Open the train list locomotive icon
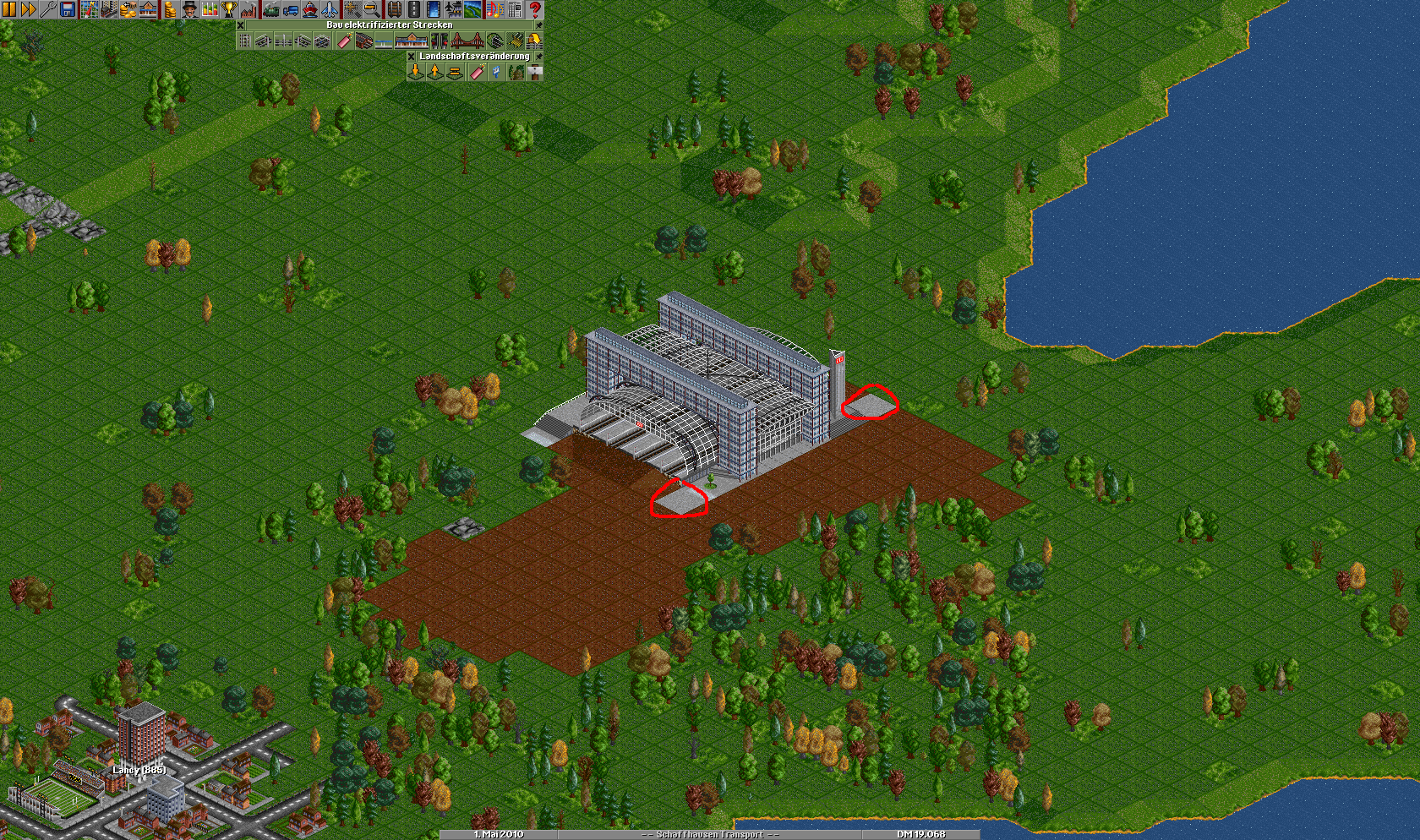 coord(270,9)
